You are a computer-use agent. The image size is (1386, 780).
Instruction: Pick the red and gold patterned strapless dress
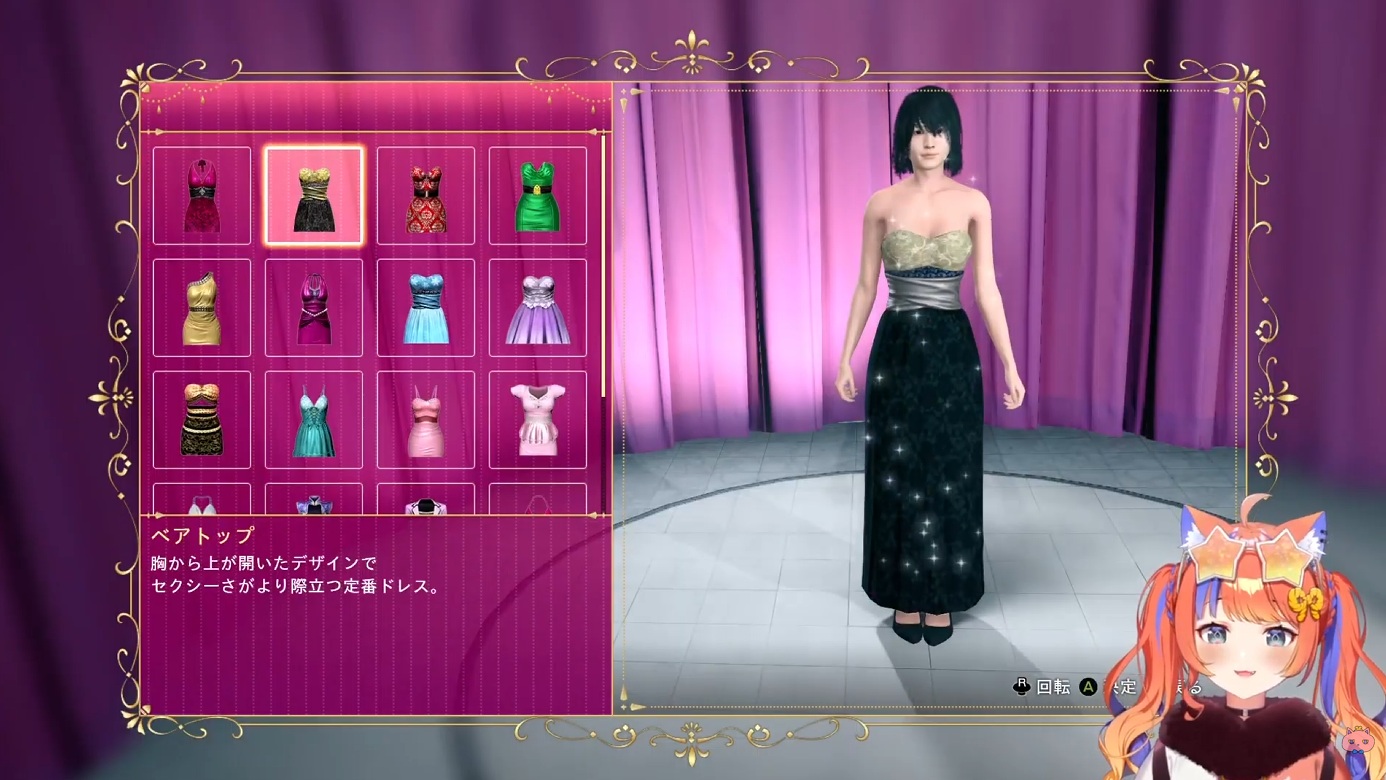pos(426,196)
